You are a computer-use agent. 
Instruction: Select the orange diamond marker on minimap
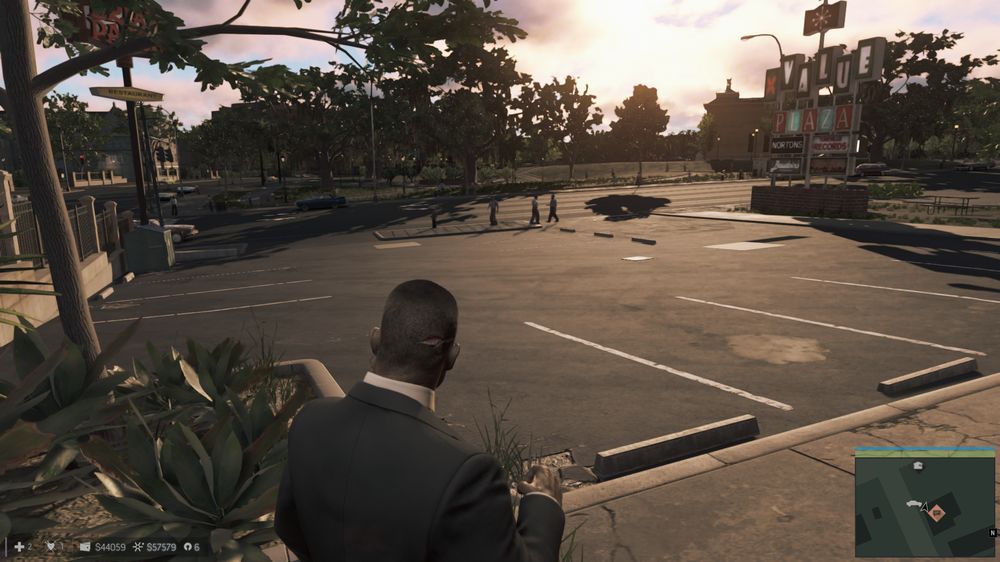(937, 512)
